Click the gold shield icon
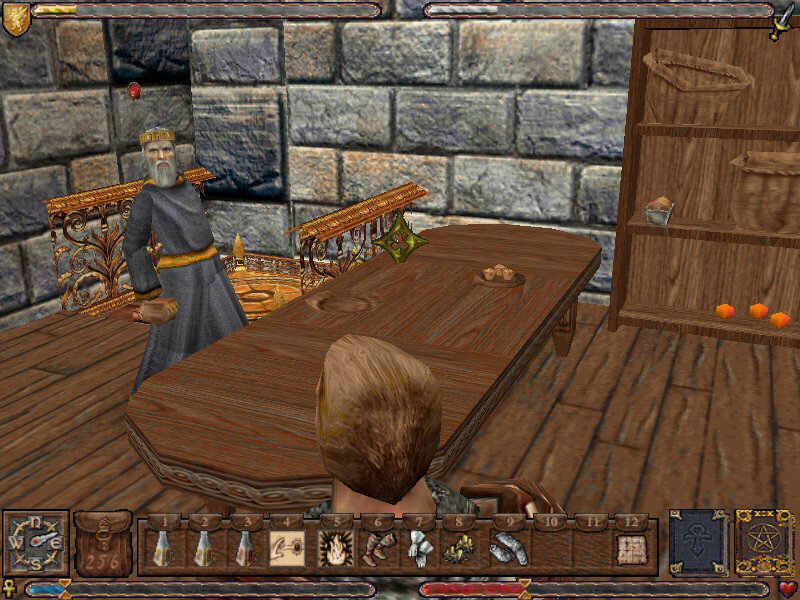 tap(15, 19)
